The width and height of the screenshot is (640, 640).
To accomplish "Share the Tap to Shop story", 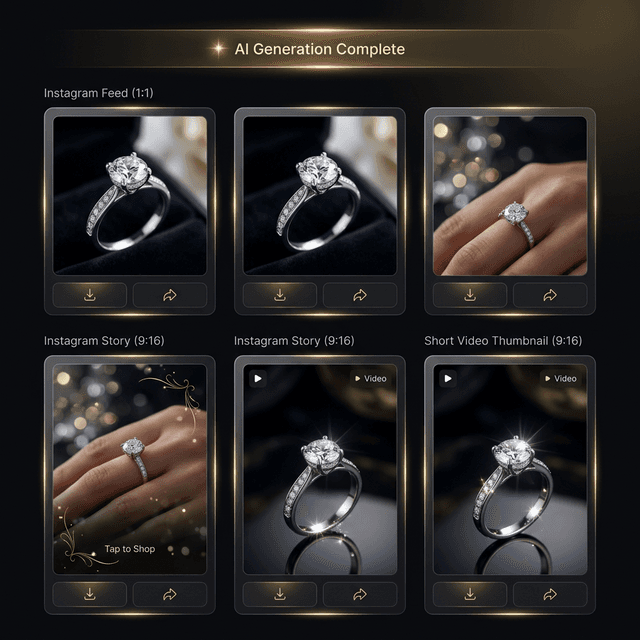I will tap(169, 594).
